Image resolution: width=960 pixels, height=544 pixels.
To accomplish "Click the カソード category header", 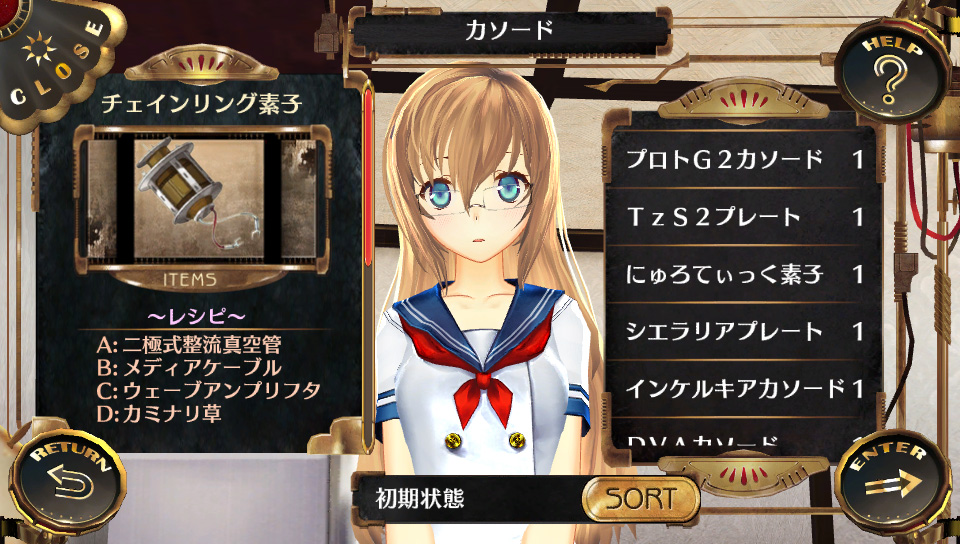I will tap(508, 30).
